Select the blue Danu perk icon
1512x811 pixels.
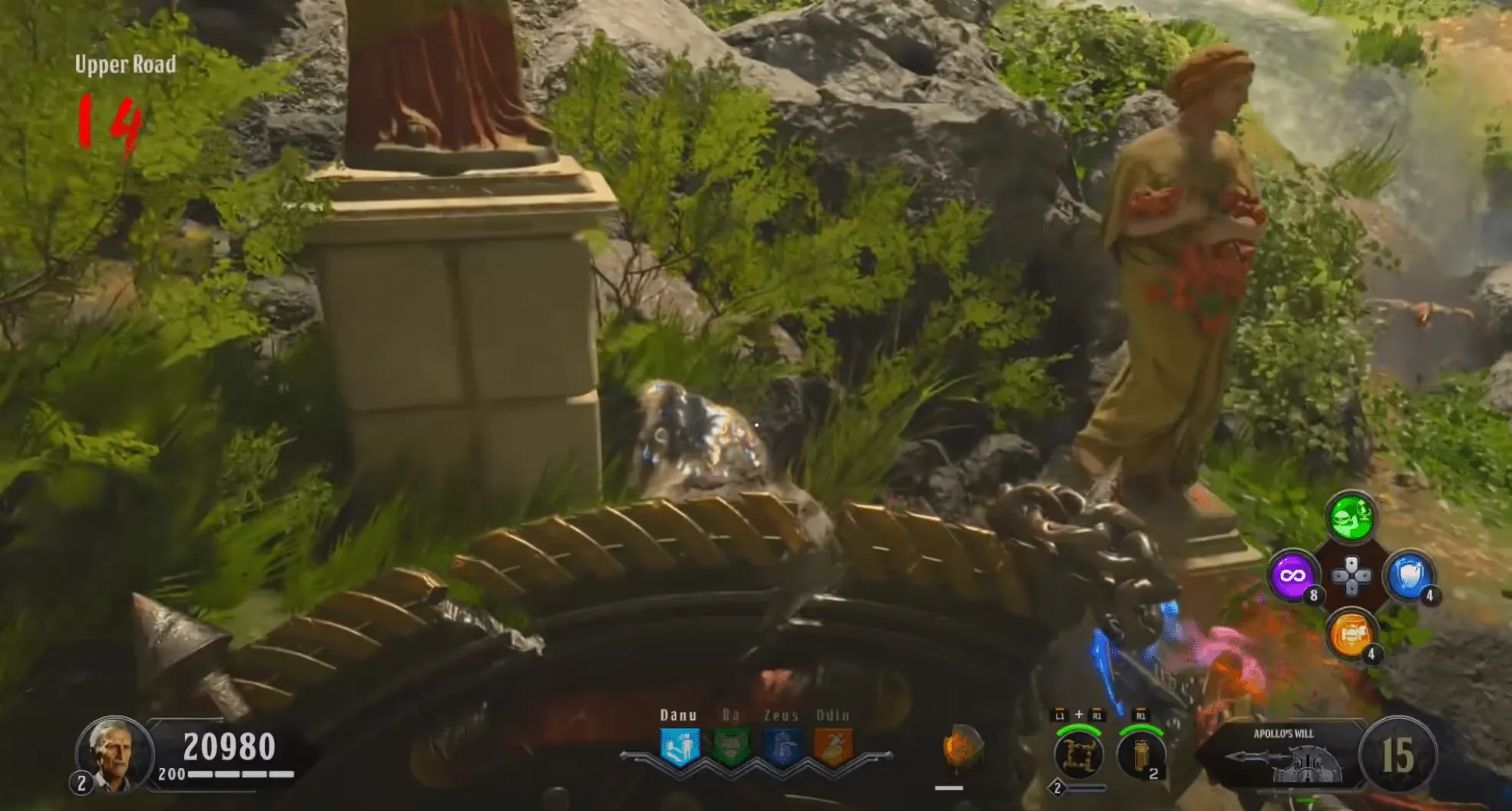coord(680,747)
